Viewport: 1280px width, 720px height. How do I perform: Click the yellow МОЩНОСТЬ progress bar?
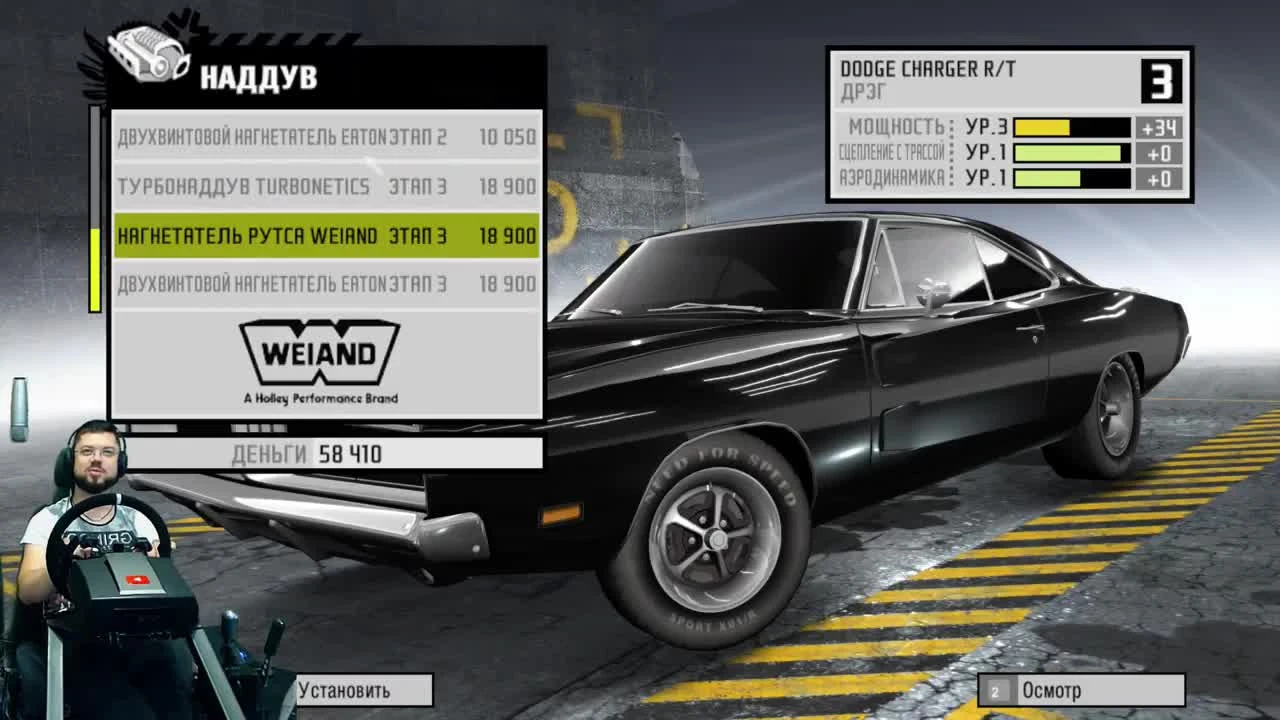point(1042,127)
